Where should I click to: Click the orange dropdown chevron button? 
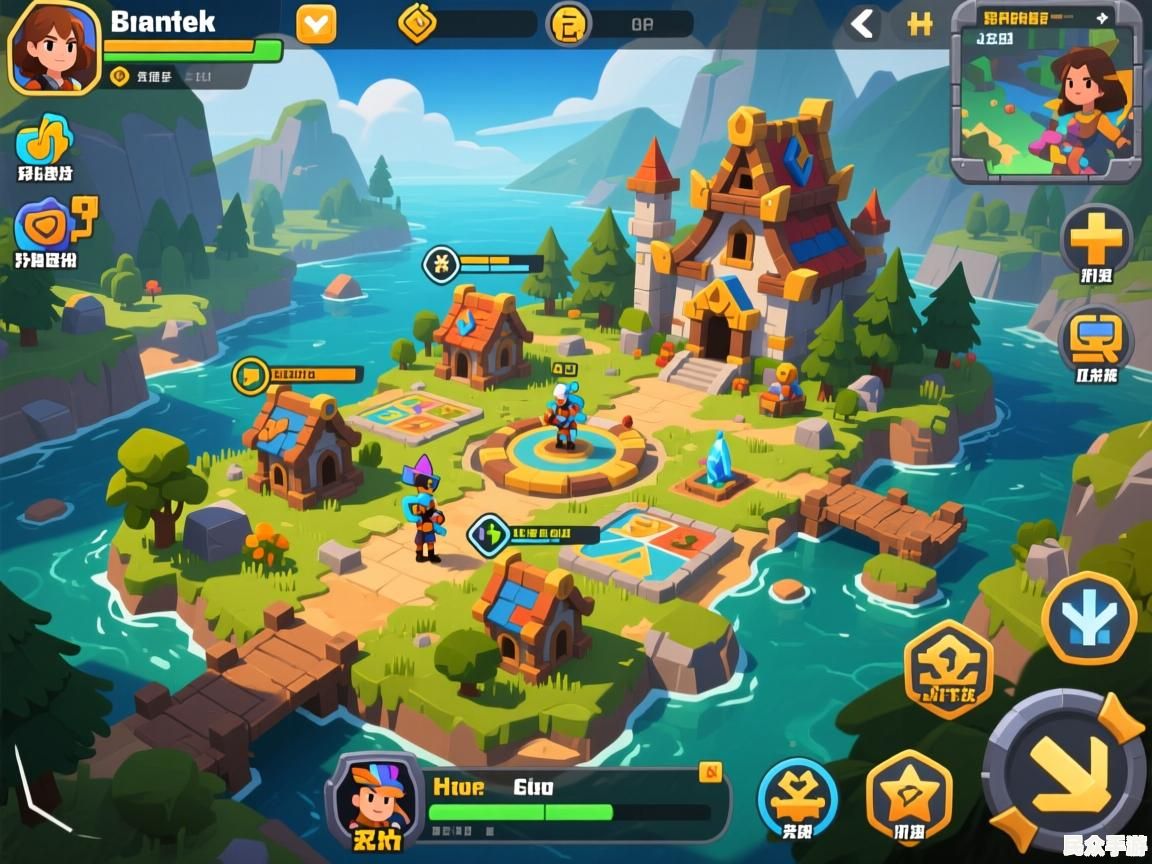(316, 24)
